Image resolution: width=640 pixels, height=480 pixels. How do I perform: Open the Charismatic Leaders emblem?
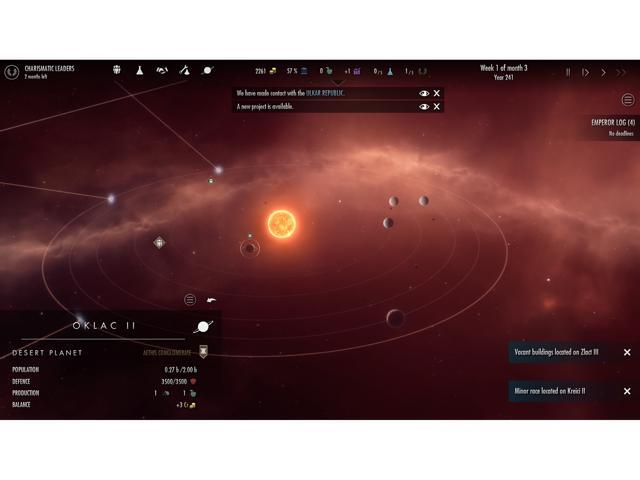click(x=11, y=72)
